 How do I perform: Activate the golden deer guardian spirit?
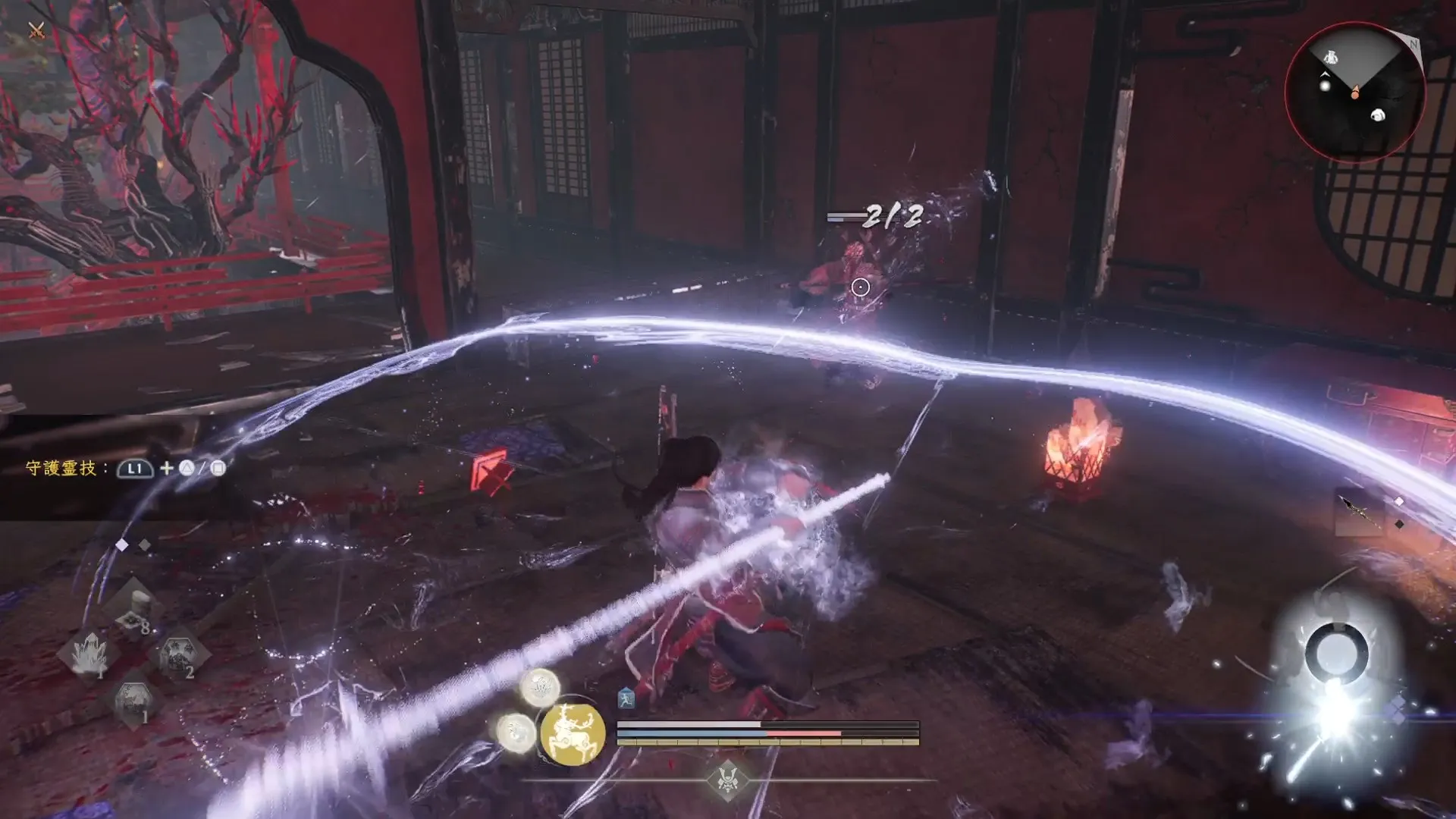coord(573,733)
